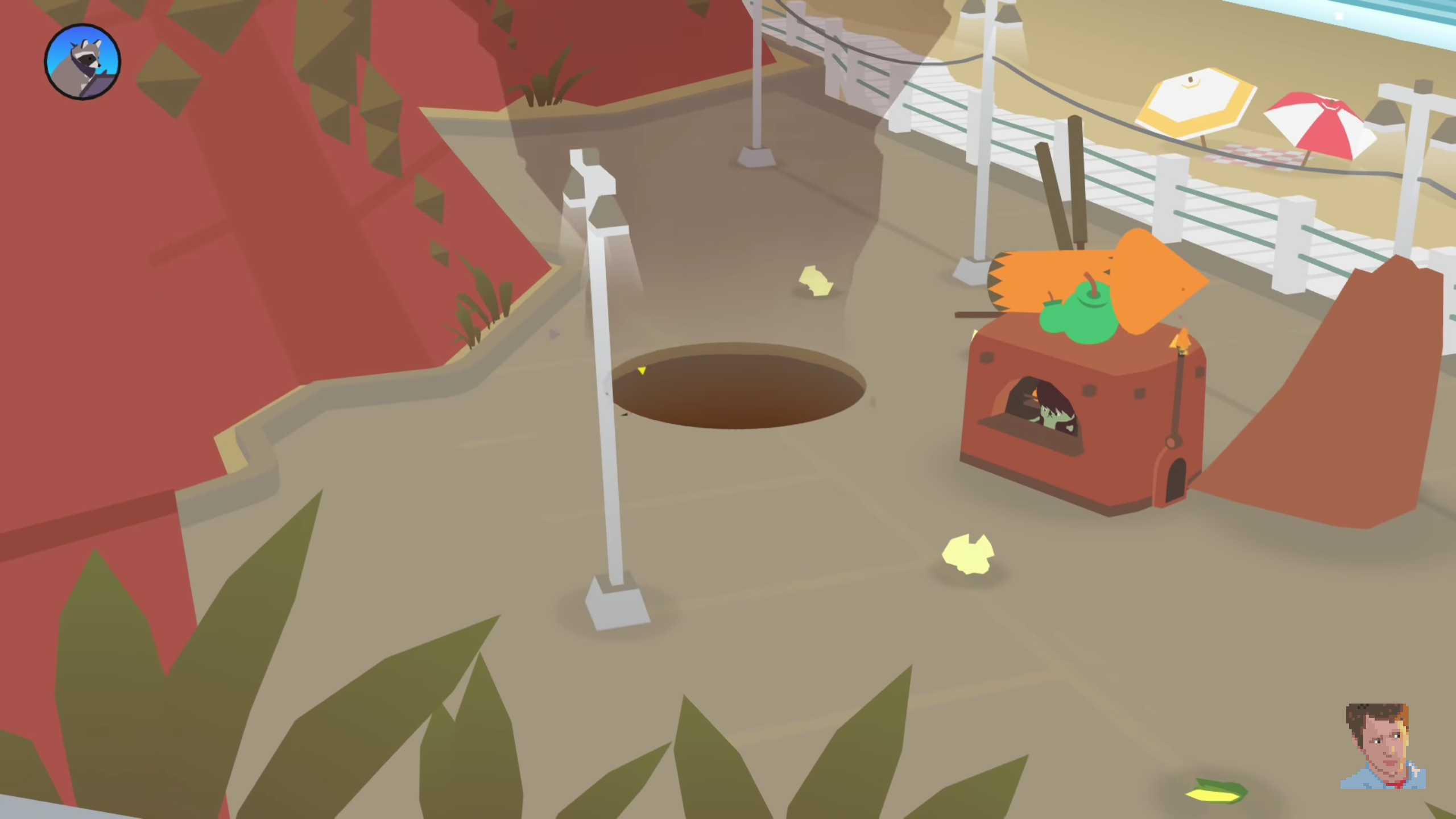Click the yellow arrow marker near the hole
1456x819 pixels.
pyautogui.click(x=642, y=370)
